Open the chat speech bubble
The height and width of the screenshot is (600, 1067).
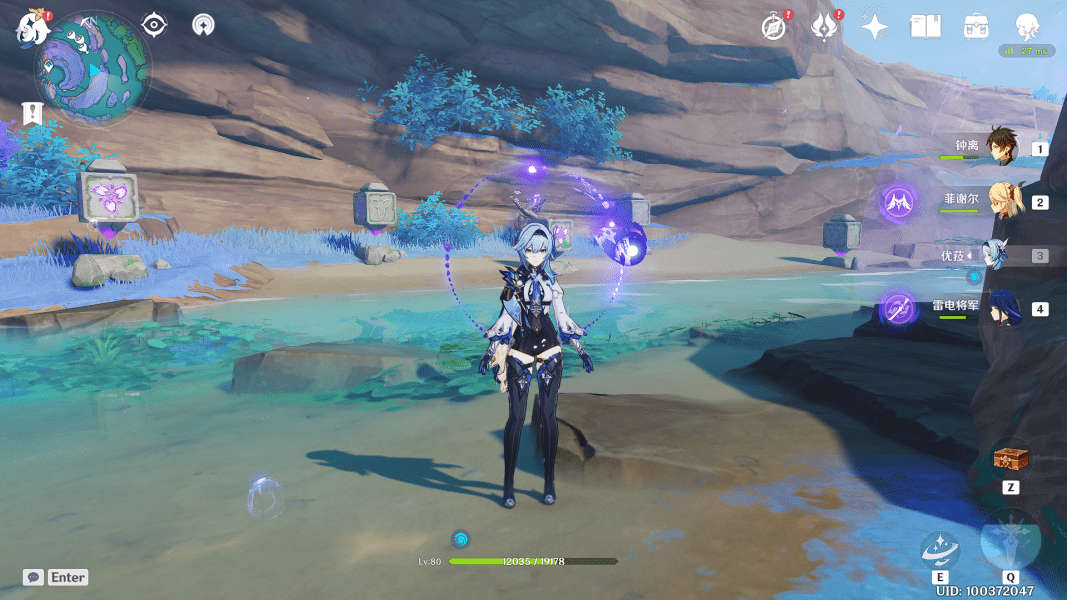pos(34,577)
